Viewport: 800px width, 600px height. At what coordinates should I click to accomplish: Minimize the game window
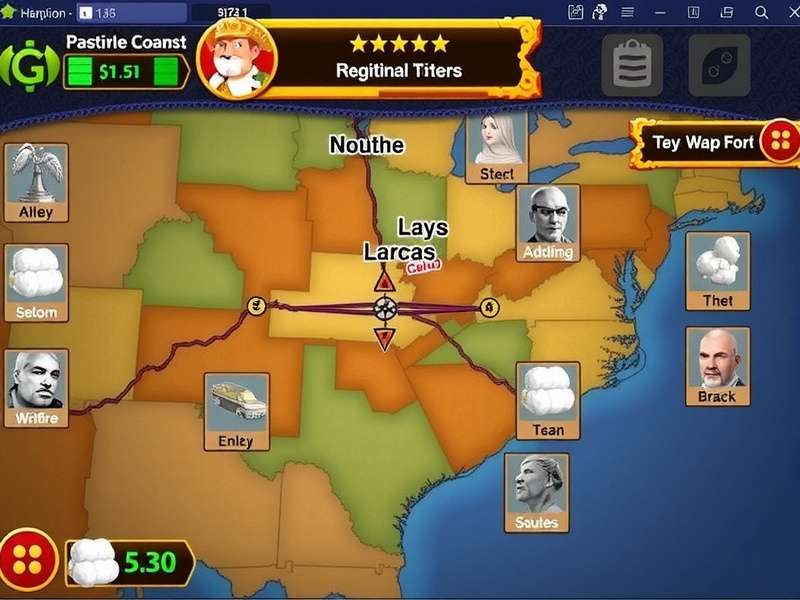659,13
